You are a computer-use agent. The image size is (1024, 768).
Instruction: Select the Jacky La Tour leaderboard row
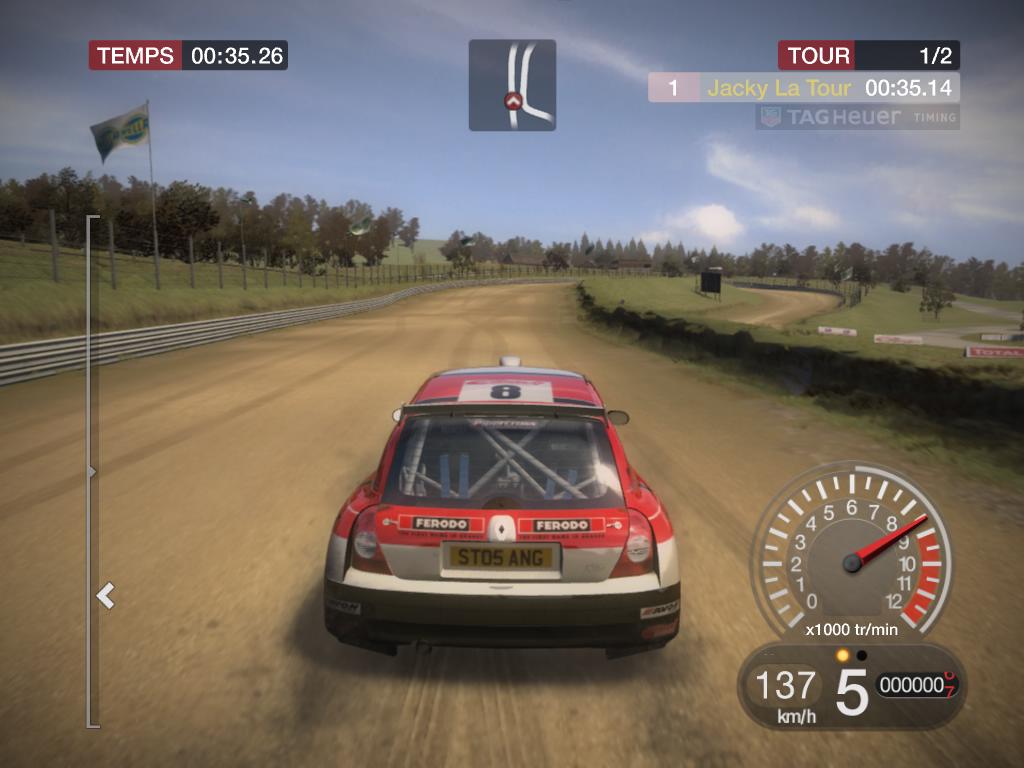pos(803,88)
